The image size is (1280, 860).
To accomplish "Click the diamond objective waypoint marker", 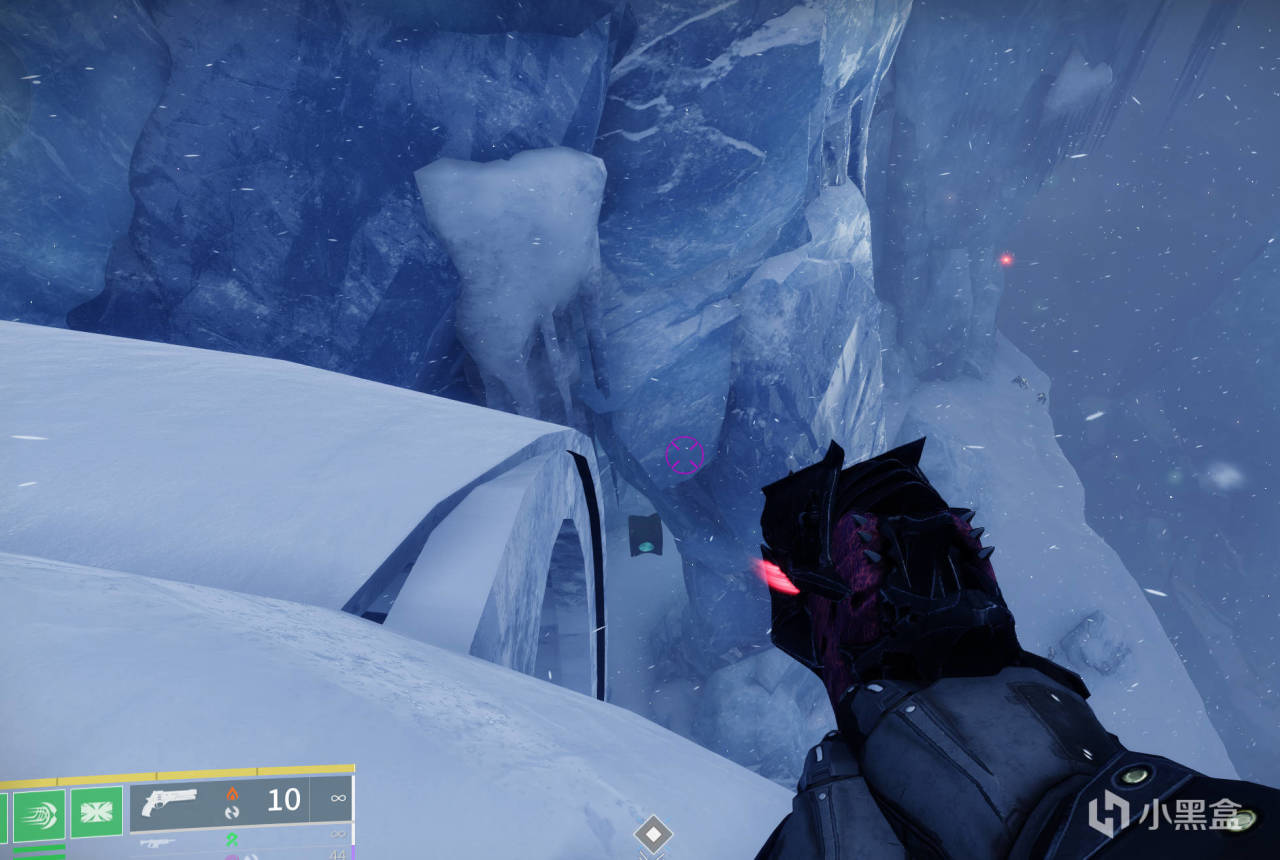I will [653, 833].
